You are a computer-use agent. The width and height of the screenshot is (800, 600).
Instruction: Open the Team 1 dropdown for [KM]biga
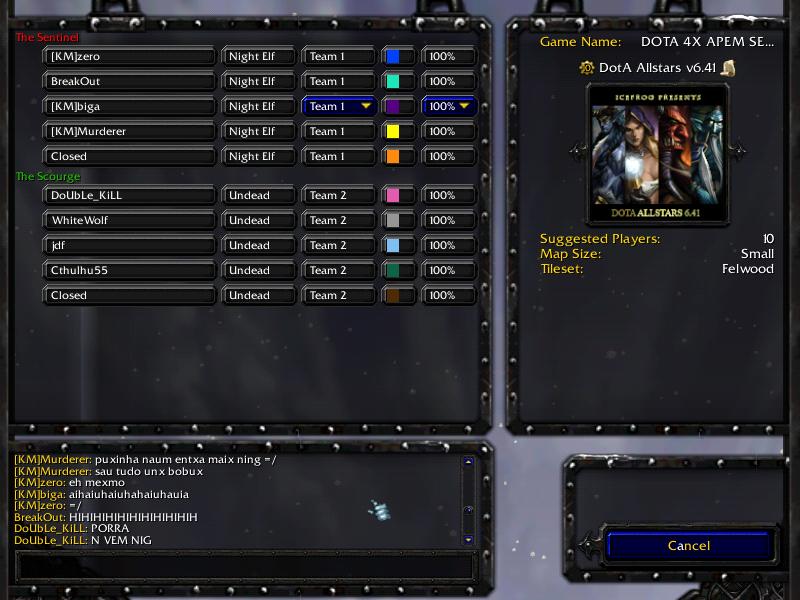[x=339, y=106]
